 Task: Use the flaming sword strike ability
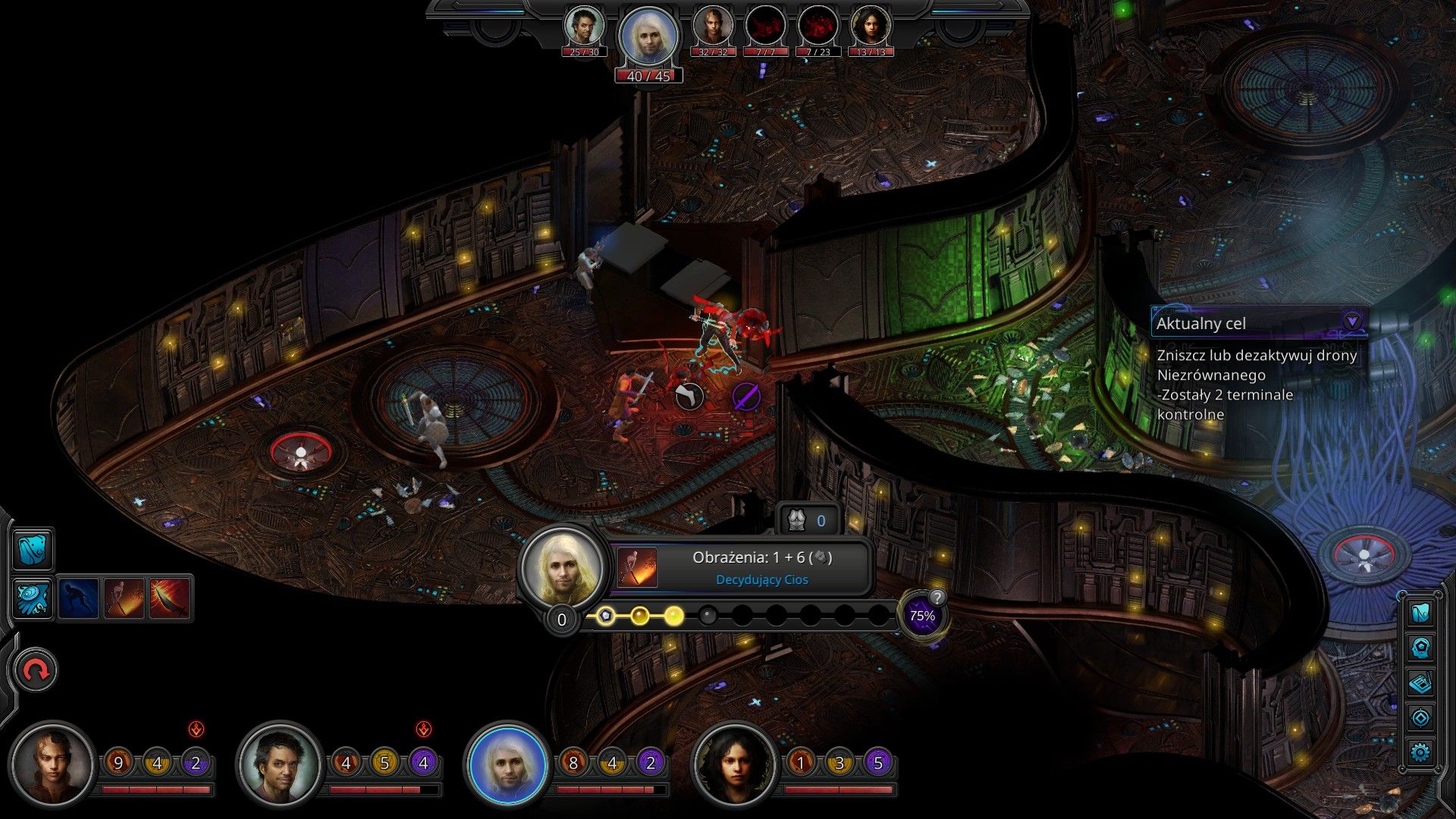pos(124,598)
